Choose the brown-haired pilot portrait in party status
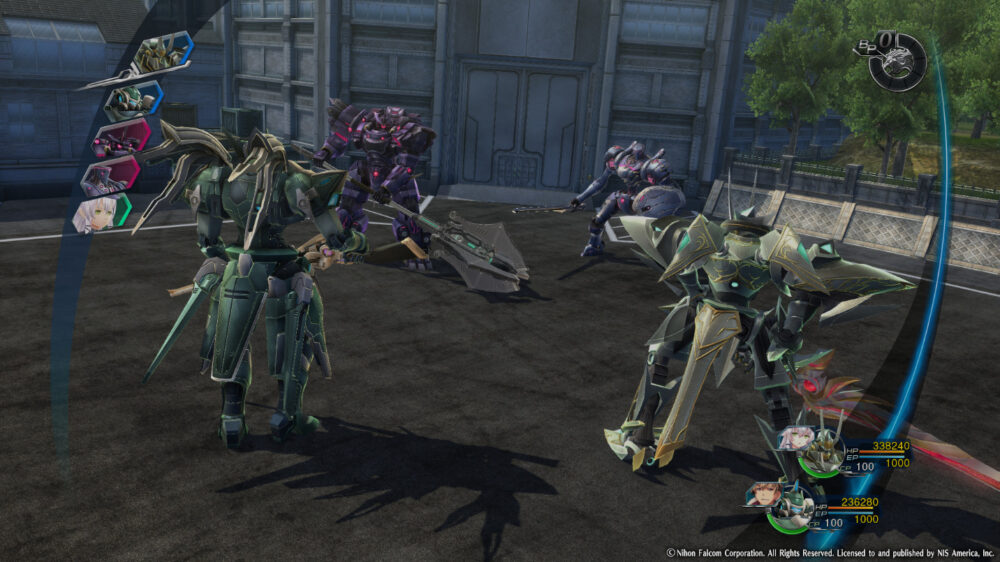 pyautogui.click(x=762, y=494)
